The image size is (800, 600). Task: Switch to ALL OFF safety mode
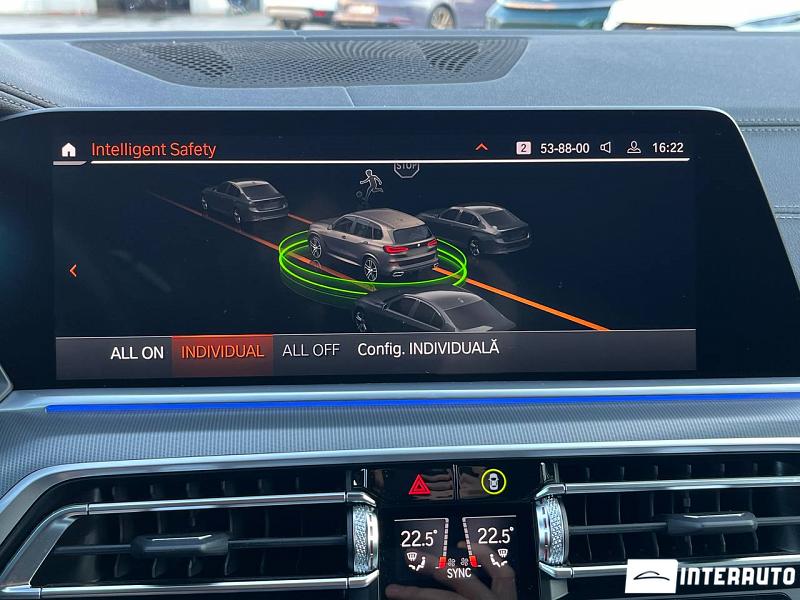(311, 350)
